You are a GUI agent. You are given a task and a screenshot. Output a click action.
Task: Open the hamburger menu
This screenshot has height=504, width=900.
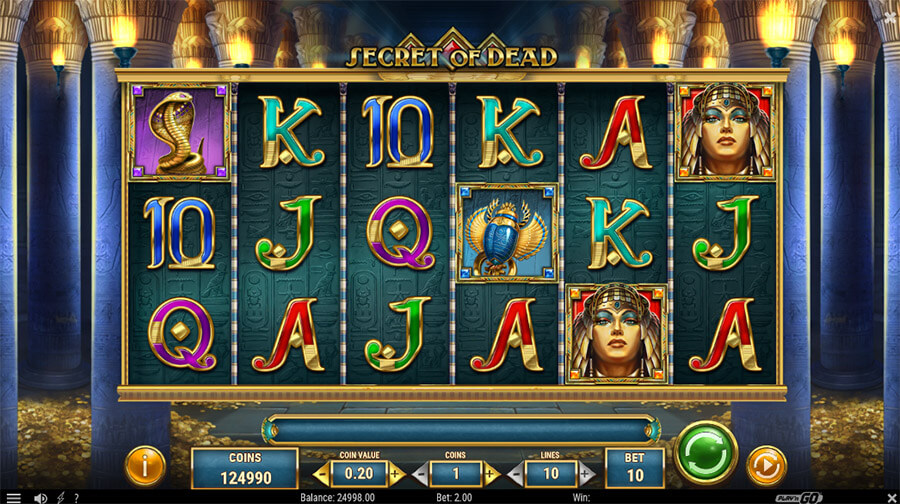tap(13, 497)
